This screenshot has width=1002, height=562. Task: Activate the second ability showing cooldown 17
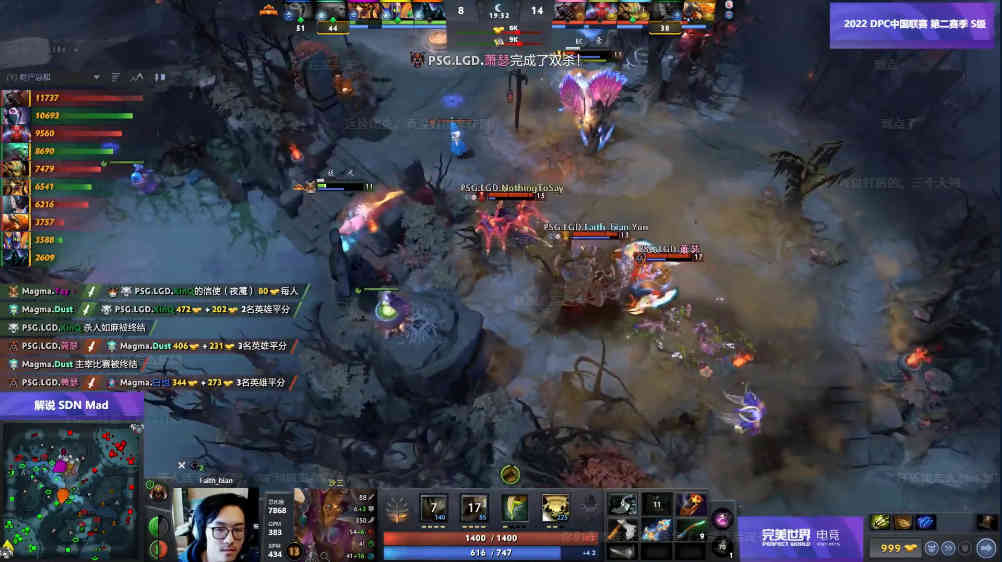tap(475, 507)
